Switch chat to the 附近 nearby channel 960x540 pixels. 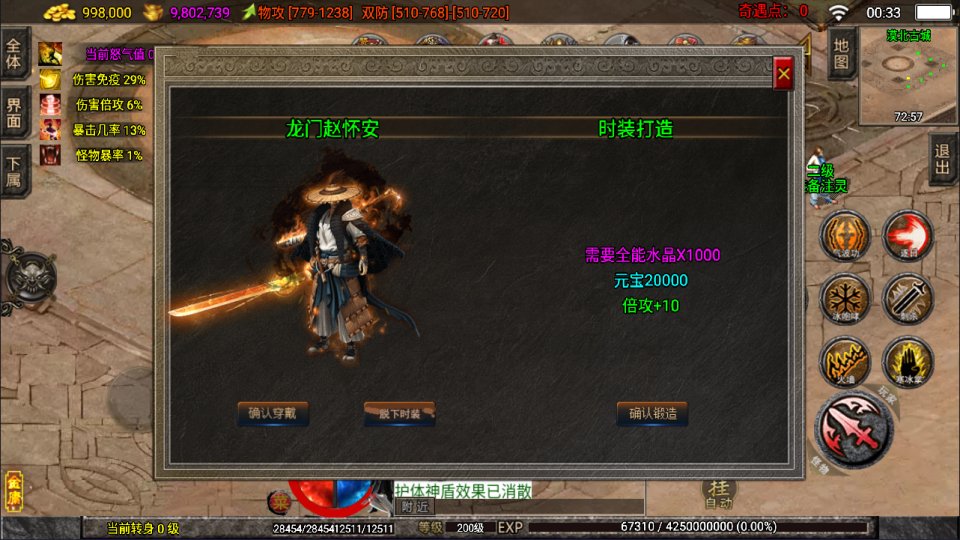(x=415, y=507)
